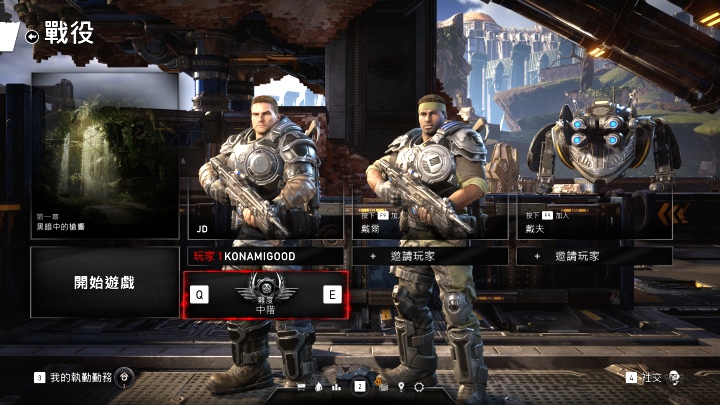Invite a player for the 戴爾 slot
The image size is (720, 405).
pos(430,256)
